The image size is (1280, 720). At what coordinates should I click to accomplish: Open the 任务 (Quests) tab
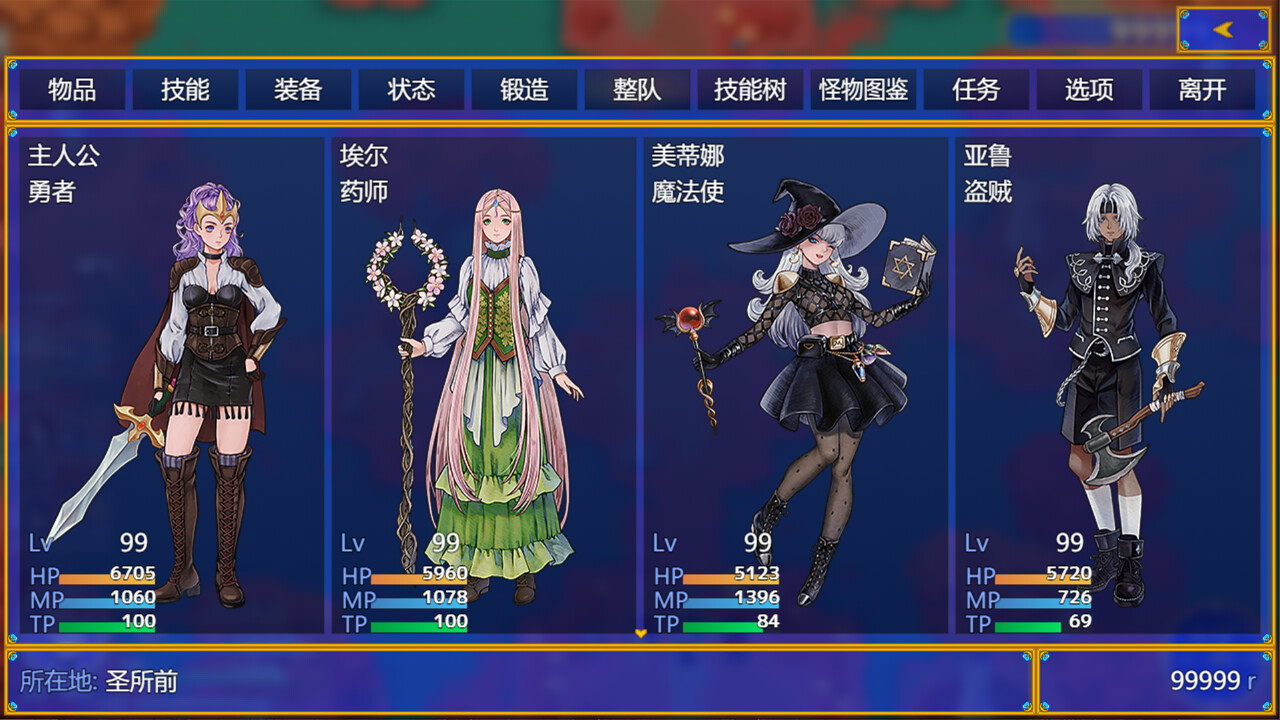977,89
